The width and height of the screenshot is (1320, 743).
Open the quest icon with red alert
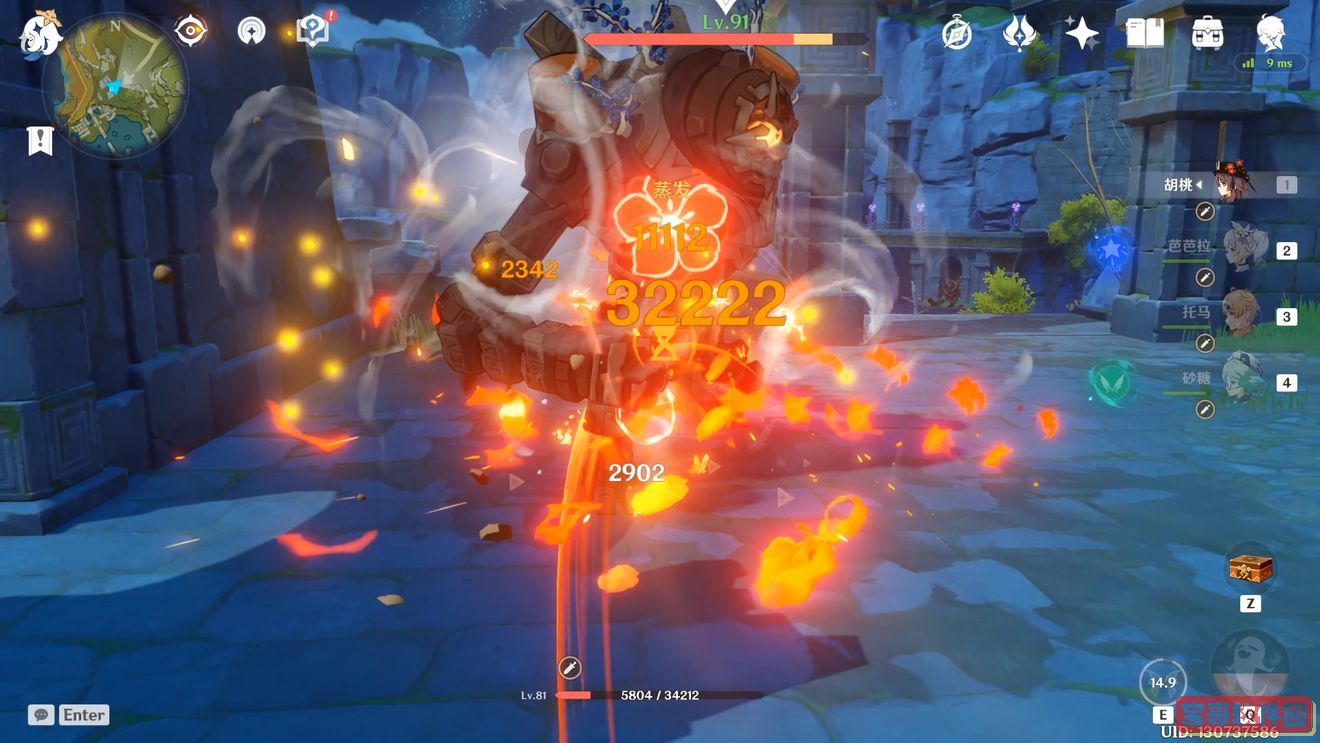coord(313,31)
